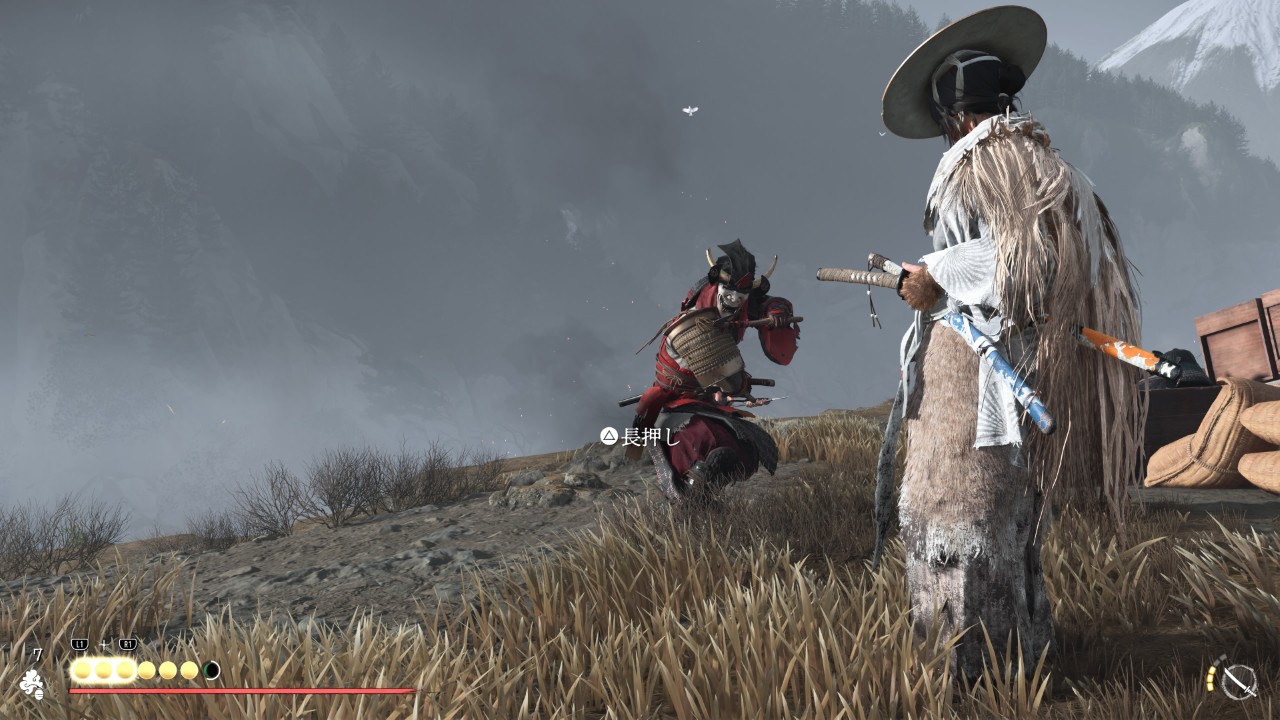Image resolution: width=1280 pixels, height=720 pixels.
Task: Select the katana weapon icon
Action: coord(1239,681)
